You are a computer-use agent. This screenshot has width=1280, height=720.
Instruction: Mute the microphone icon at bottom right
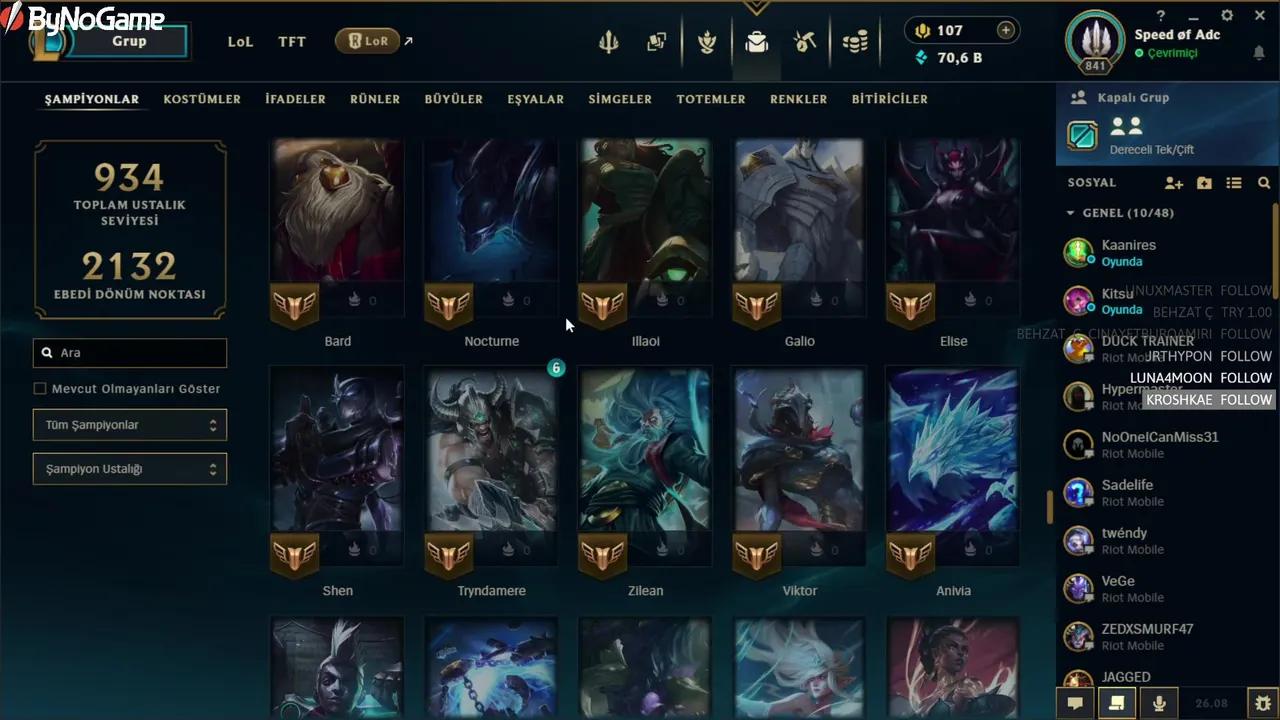click(1158, 703)
